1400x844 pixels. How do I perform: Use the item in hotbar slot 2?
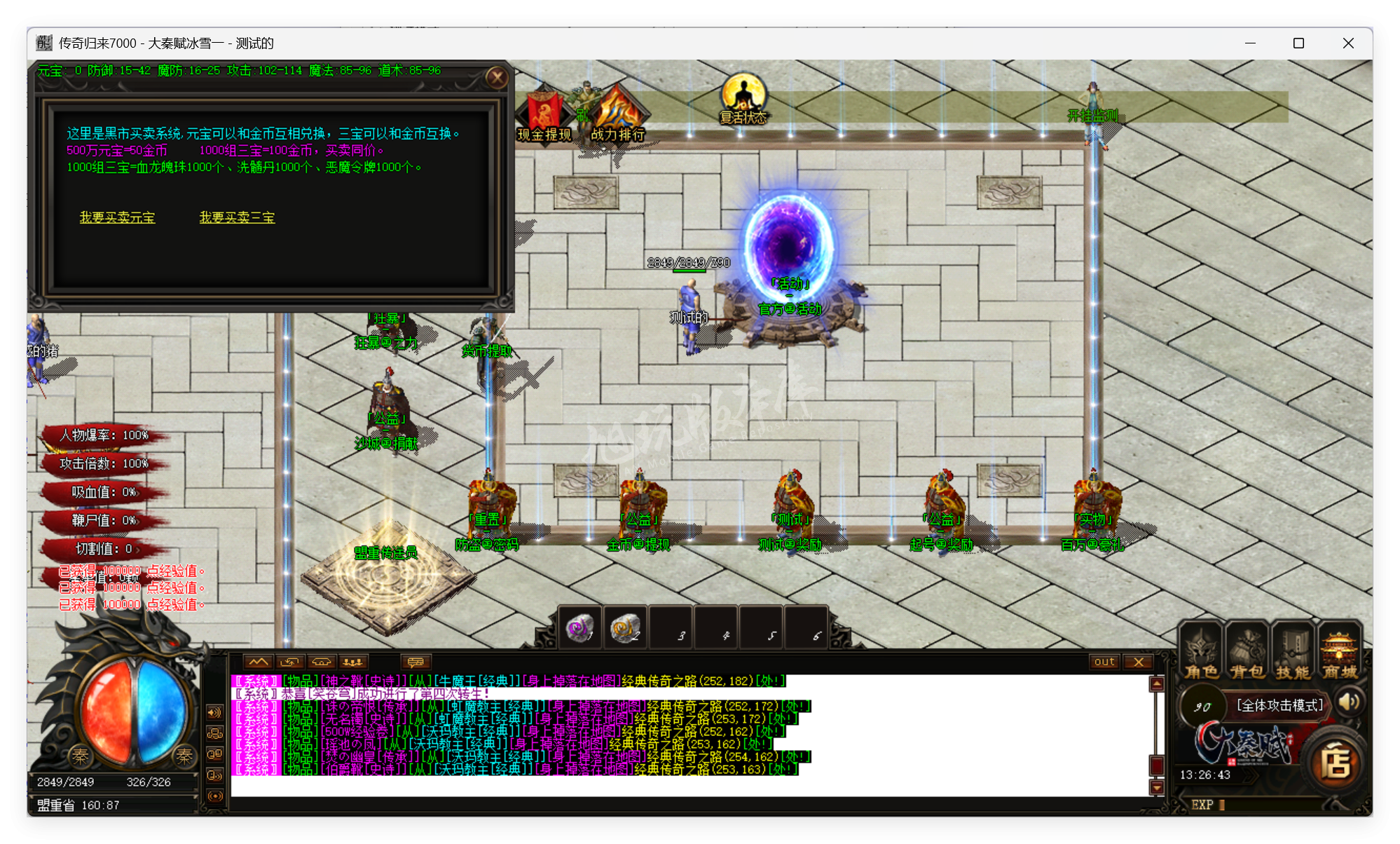click(x=624, y=628)
